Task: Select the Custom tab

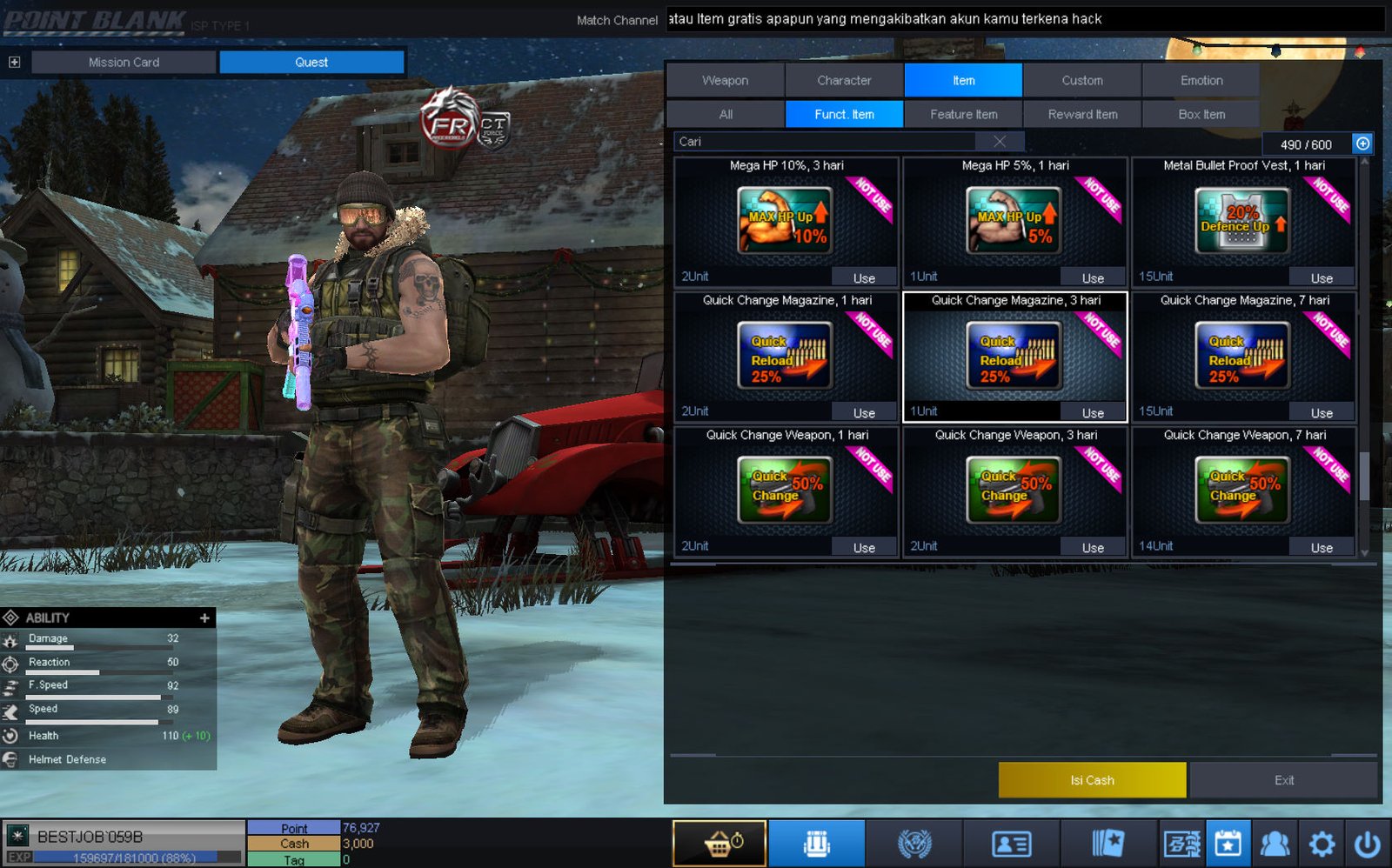Action: (x=1081, y=80)
